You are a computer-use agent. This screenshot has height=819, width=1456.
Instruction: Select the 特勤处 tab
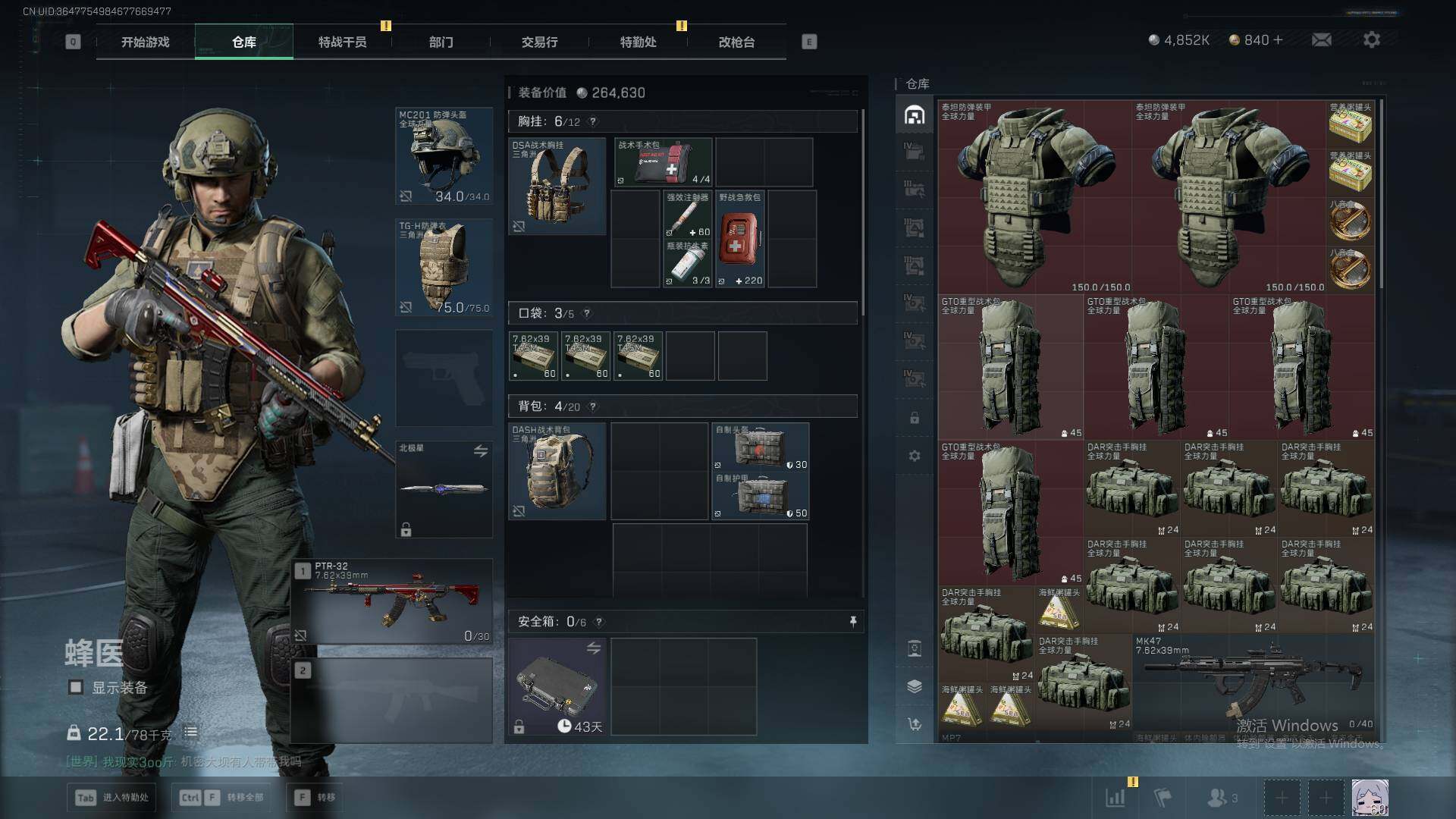(x=638, y=42)
